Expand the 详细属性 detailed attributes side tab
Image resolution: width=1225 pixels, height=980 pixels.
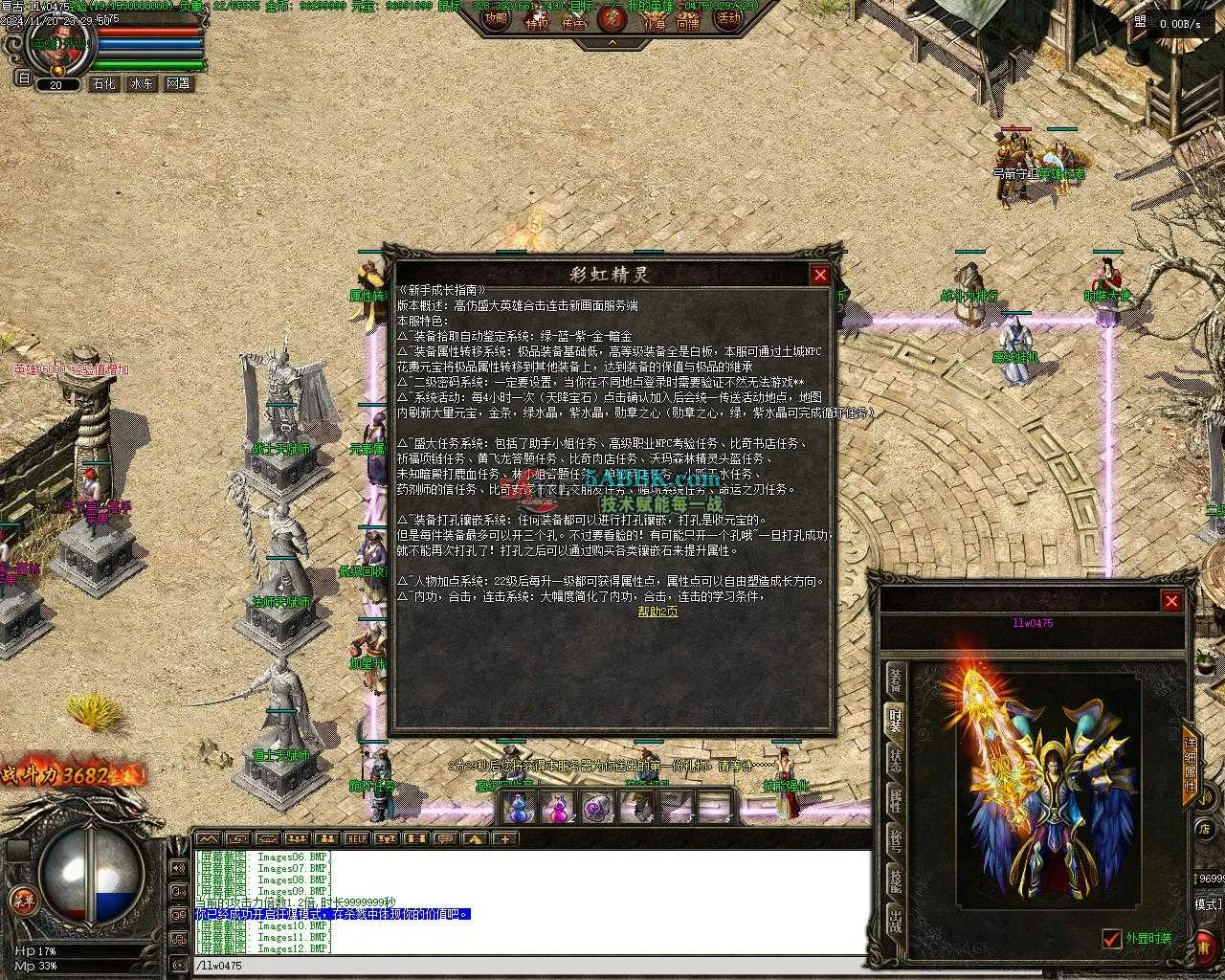pos(1191,762)
